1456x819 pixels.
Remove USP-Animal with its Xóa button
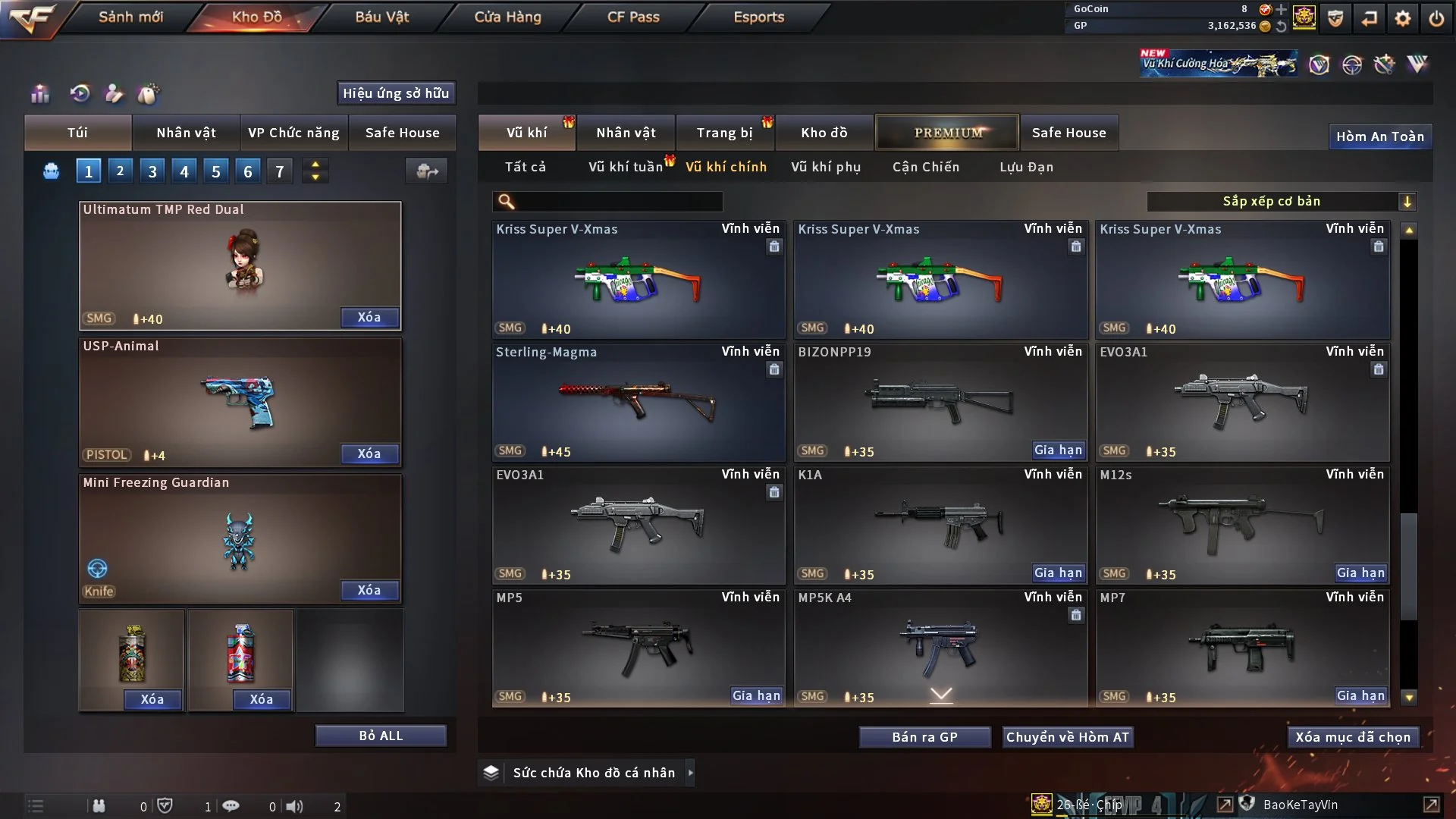[369, 453]
